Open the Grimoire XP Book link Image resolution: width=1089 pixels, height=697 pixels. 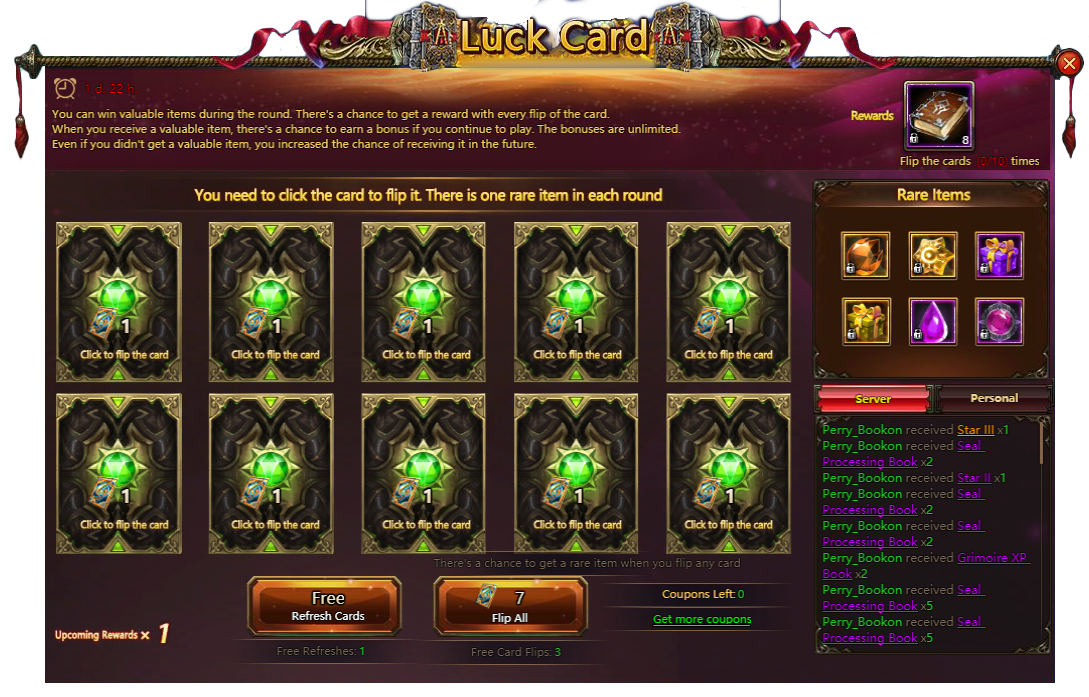point(992,558)
